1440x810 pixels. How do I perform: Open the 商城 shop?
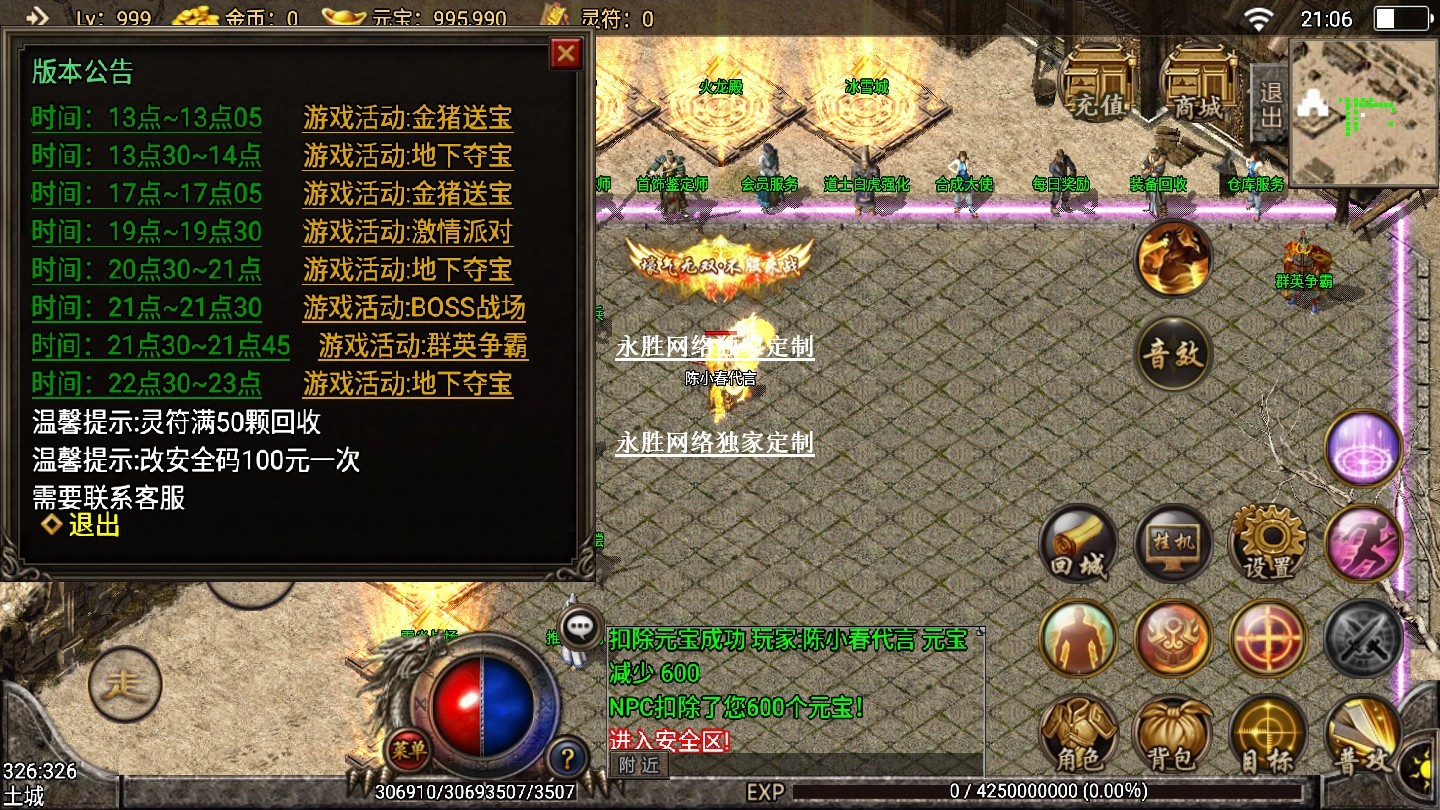click(1198, 84)
